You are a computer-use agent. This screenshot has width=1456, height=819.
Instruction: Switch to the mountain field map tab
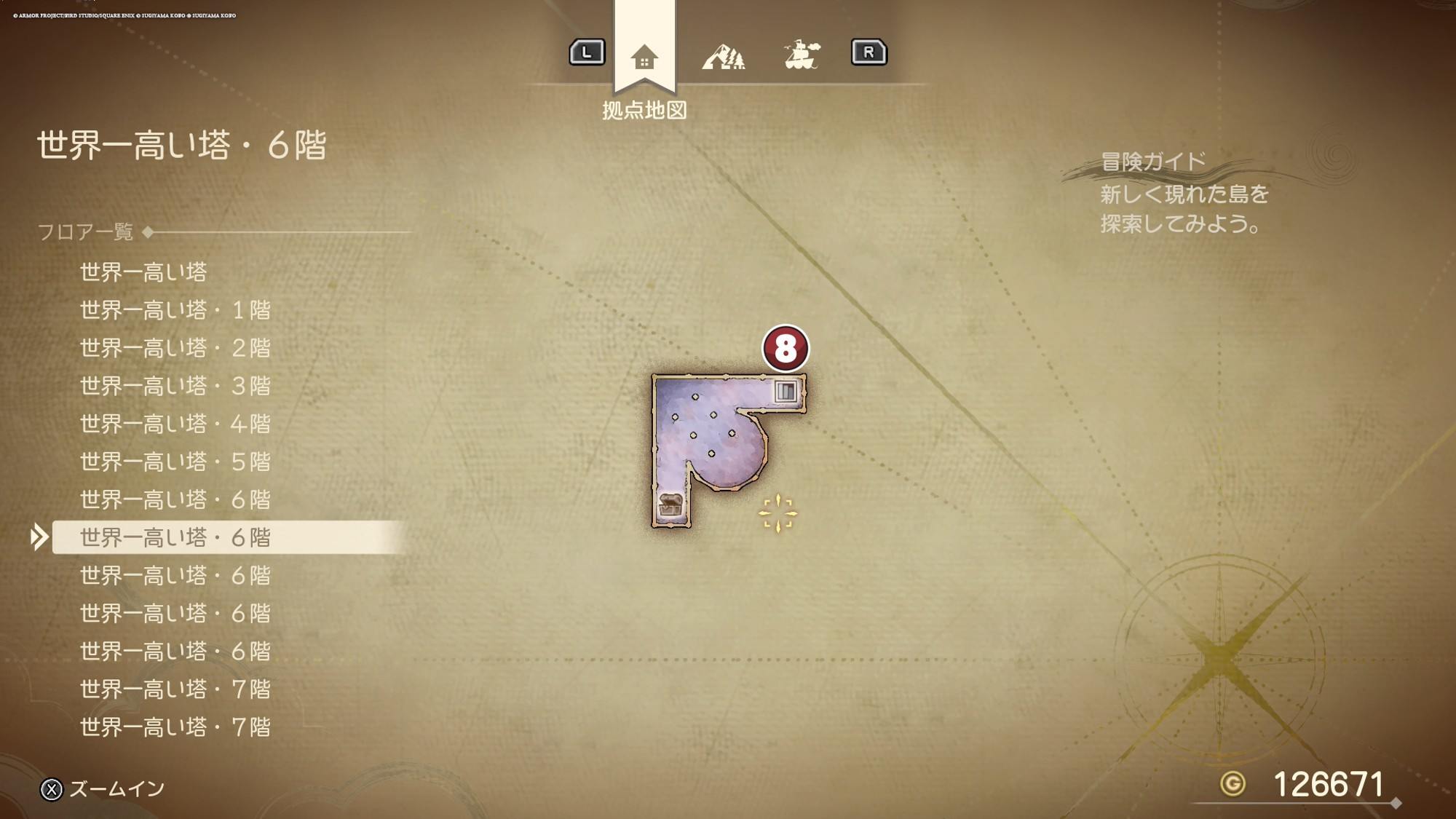click(x=723, y=57)
